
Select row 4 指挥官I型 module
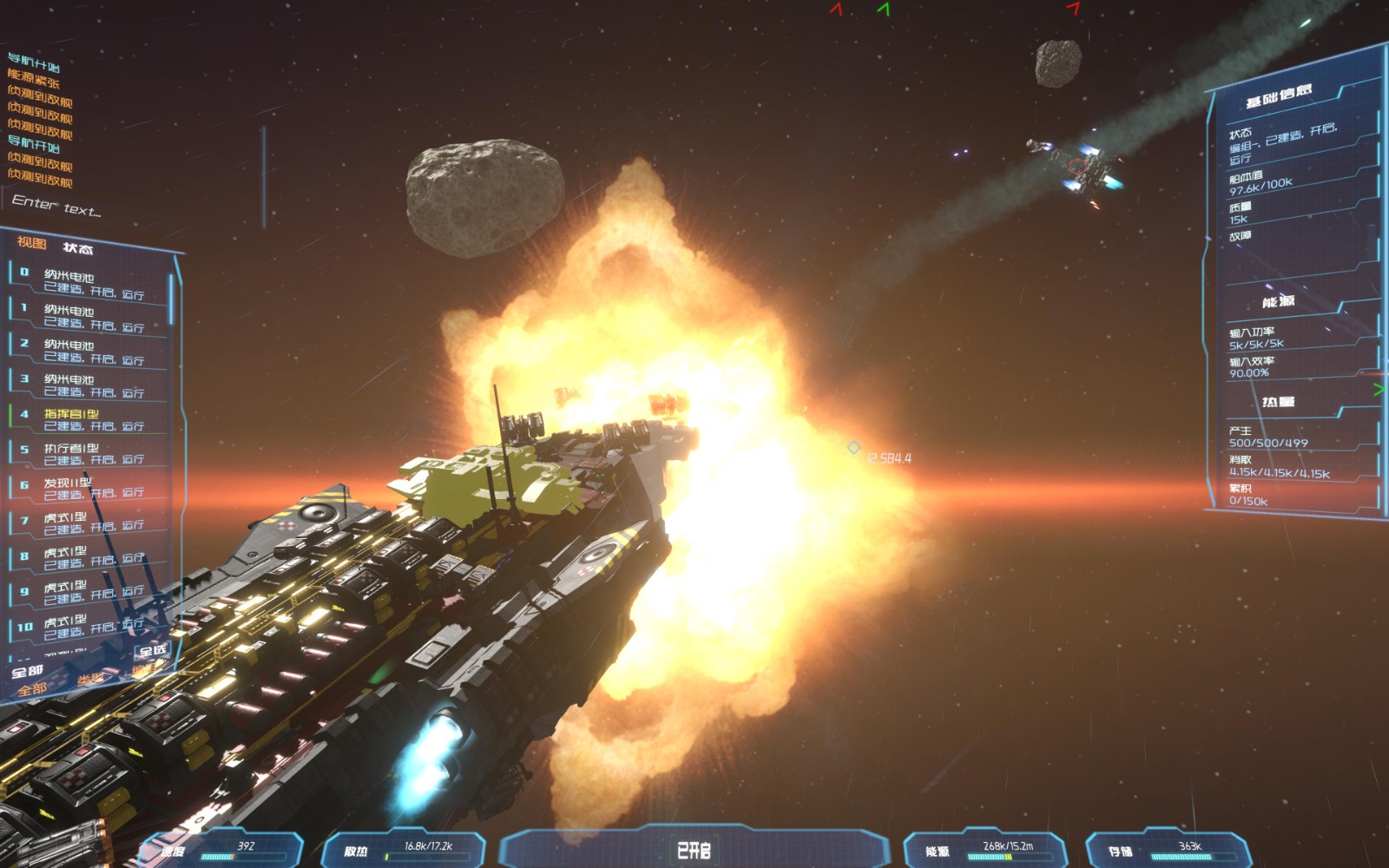(87, 419)
